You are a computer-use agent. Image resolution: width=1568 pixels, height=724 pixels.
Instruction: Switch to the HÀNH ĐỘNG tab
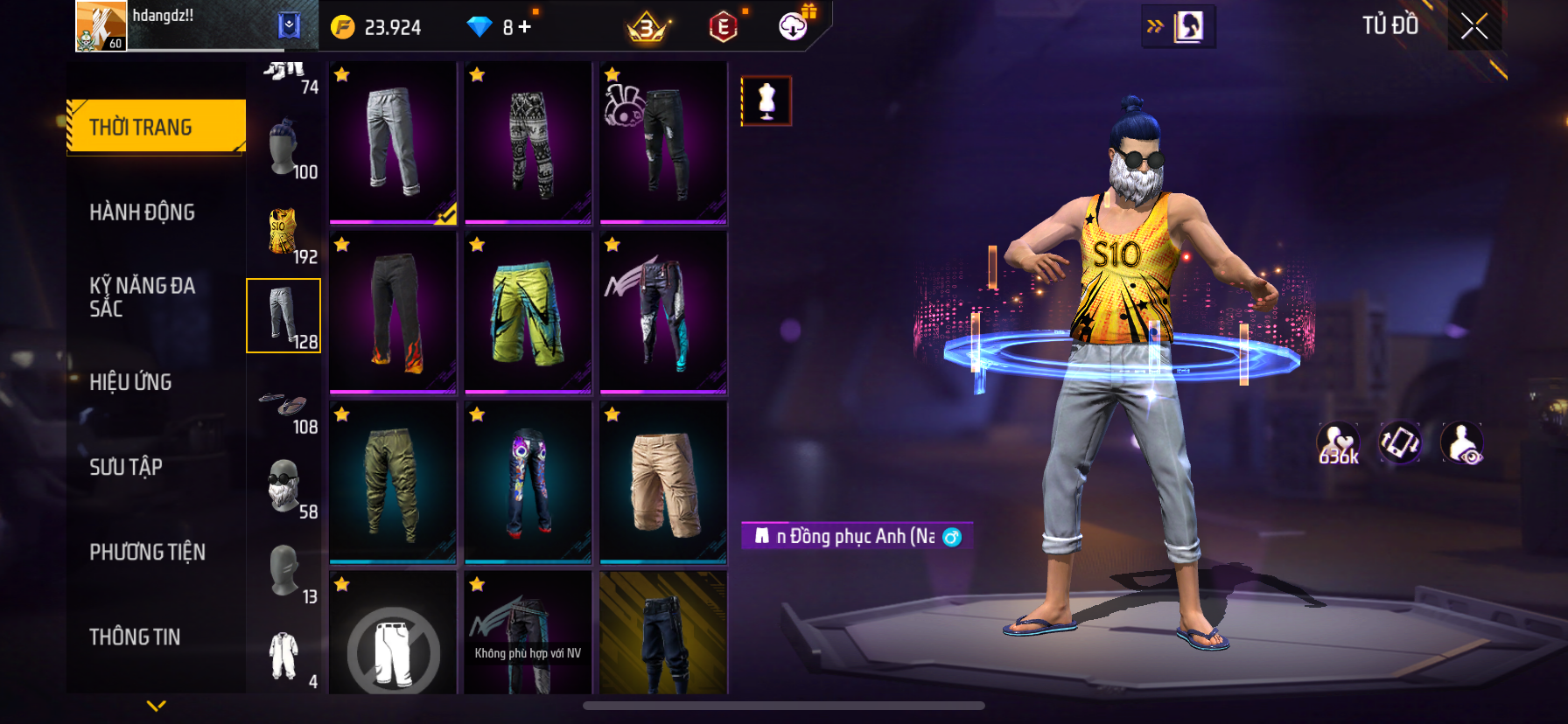(142, 212)
